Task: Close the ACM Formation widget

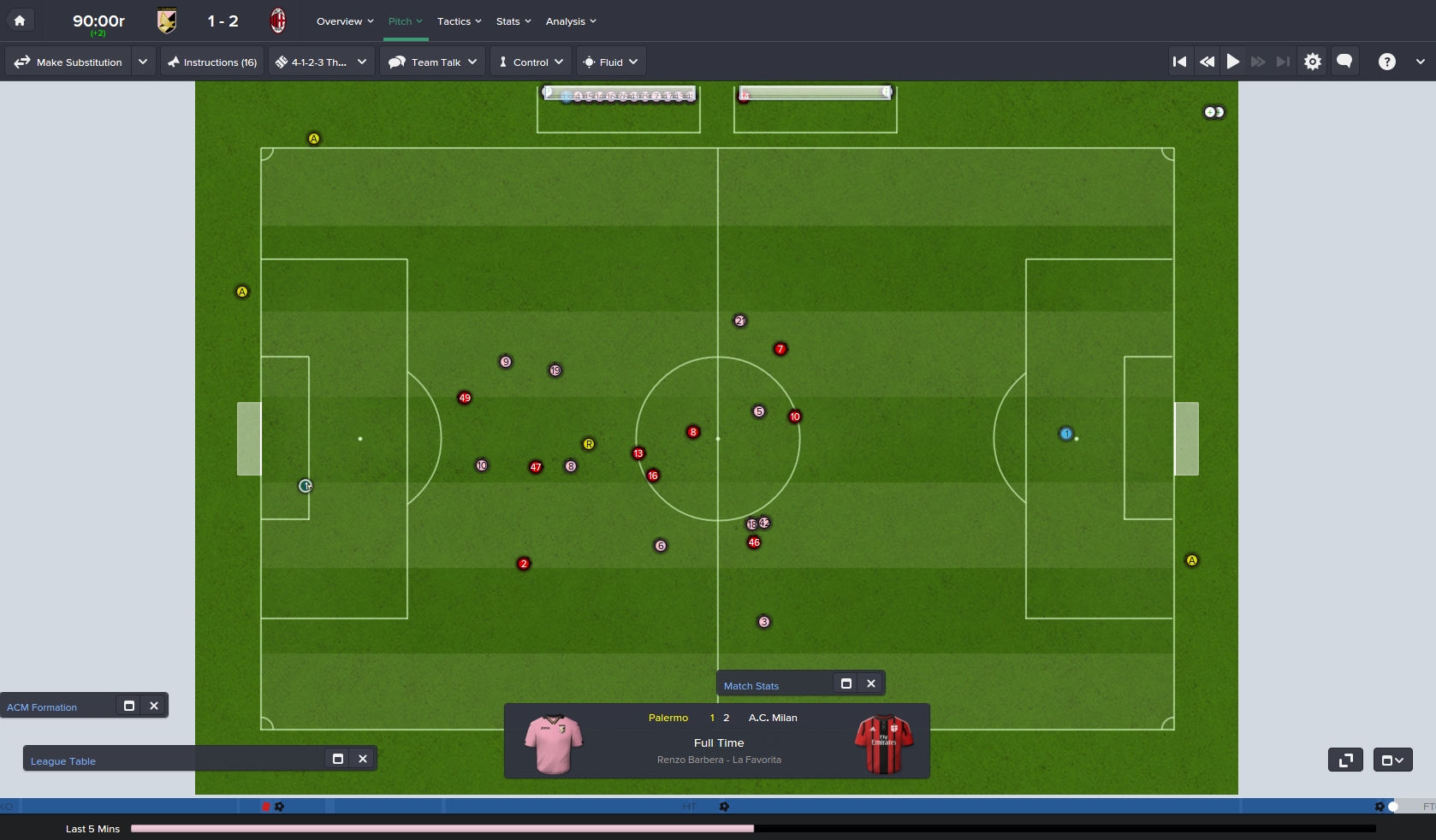Action: 154,706
